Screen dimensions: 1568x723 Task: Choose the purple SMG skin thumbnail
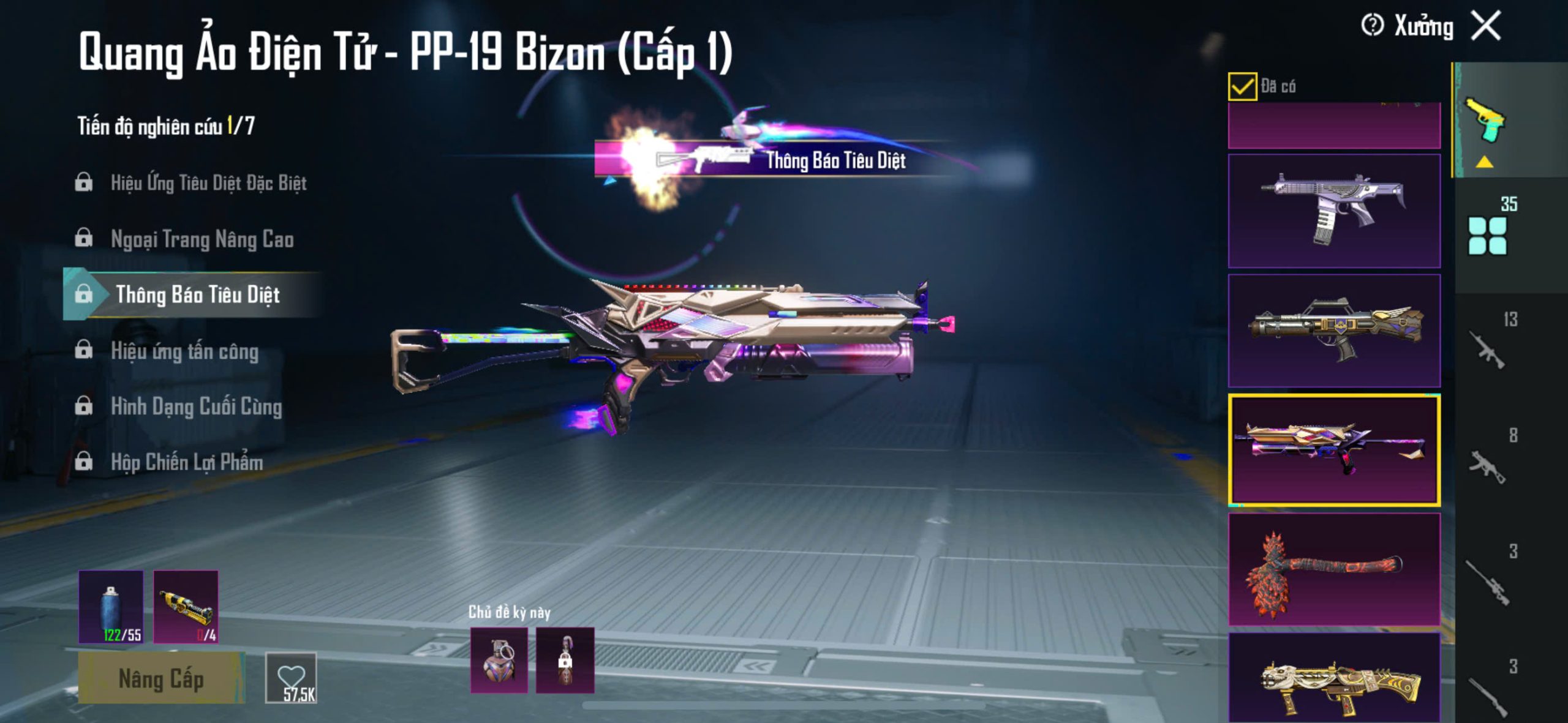pos(1334,211)
